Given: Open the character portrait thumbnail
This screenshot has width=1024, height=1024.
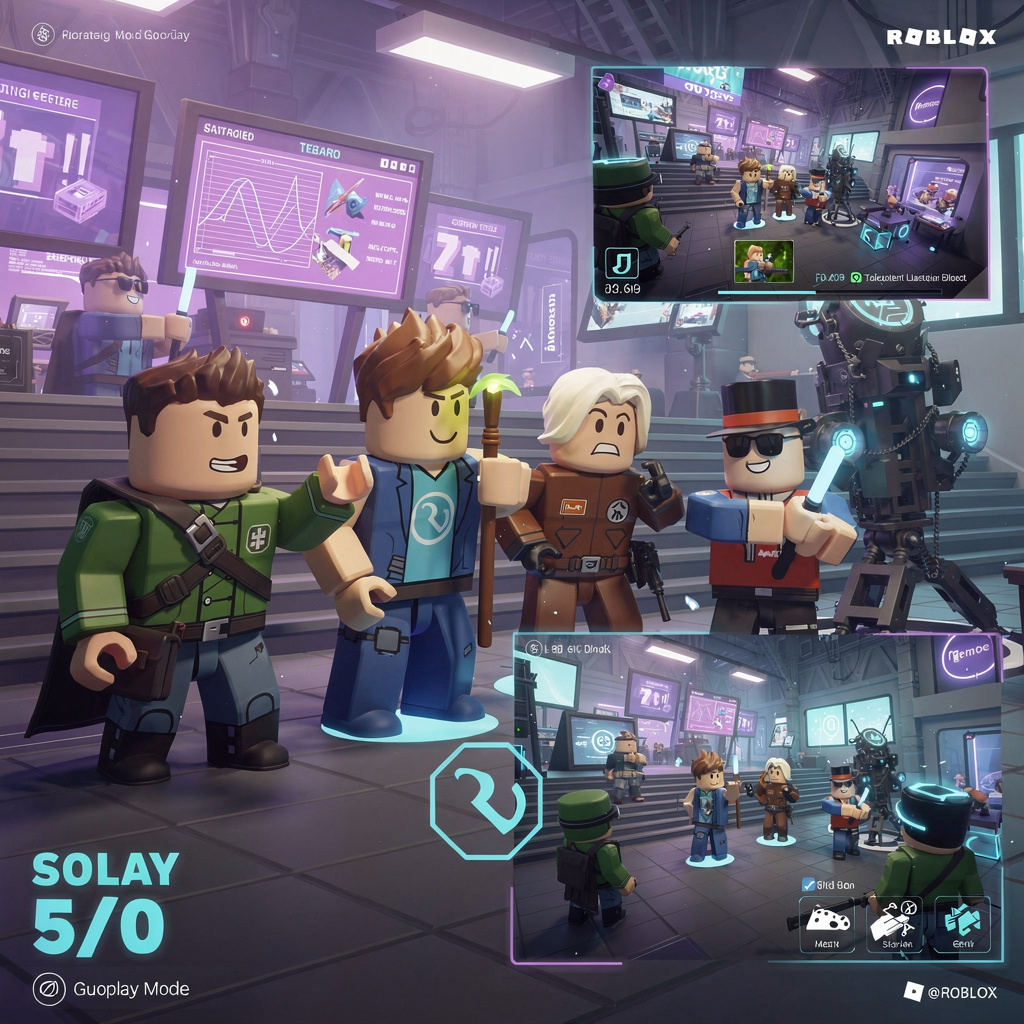Looking at the screenshot, I should (x=764, y=262).
